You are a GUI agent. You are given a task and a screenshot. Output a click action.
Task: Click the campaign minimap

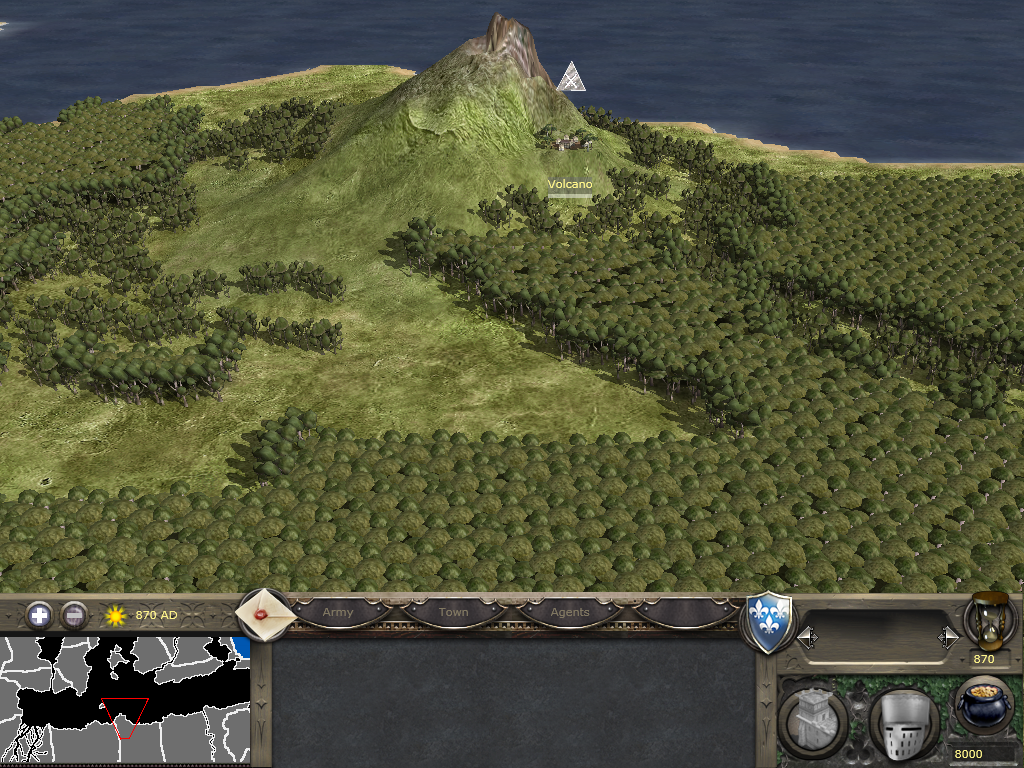[125, 700]
